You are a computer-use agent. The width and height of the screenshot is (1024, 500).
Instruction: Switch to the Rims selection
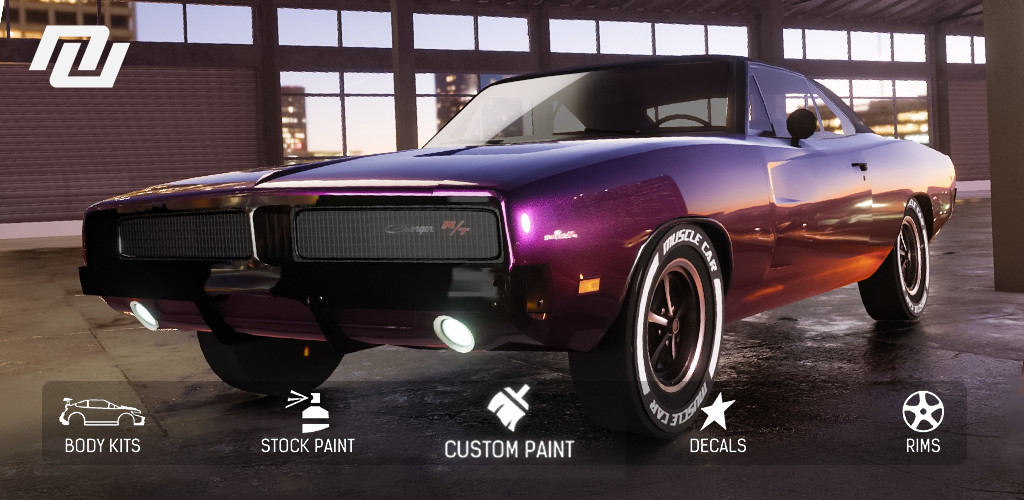pos(922,424)
